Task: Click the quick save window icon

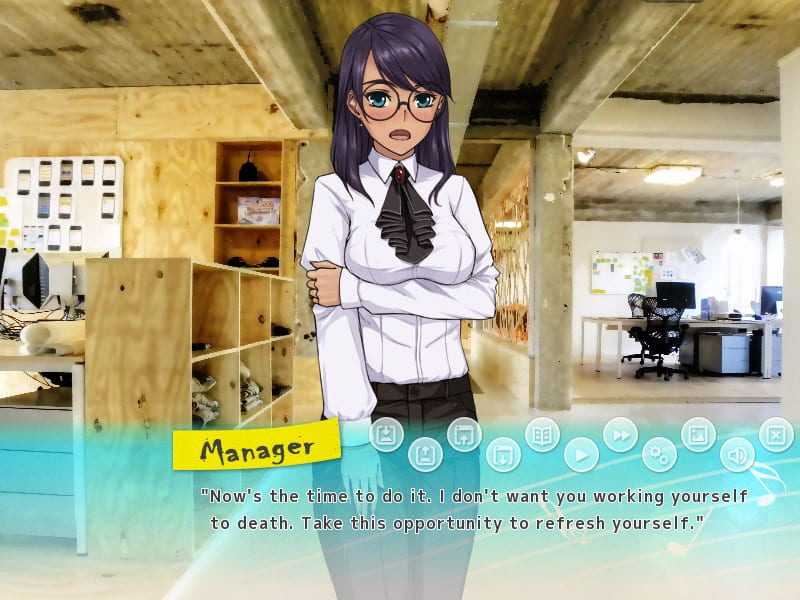Action: click(x=464, y=434)
